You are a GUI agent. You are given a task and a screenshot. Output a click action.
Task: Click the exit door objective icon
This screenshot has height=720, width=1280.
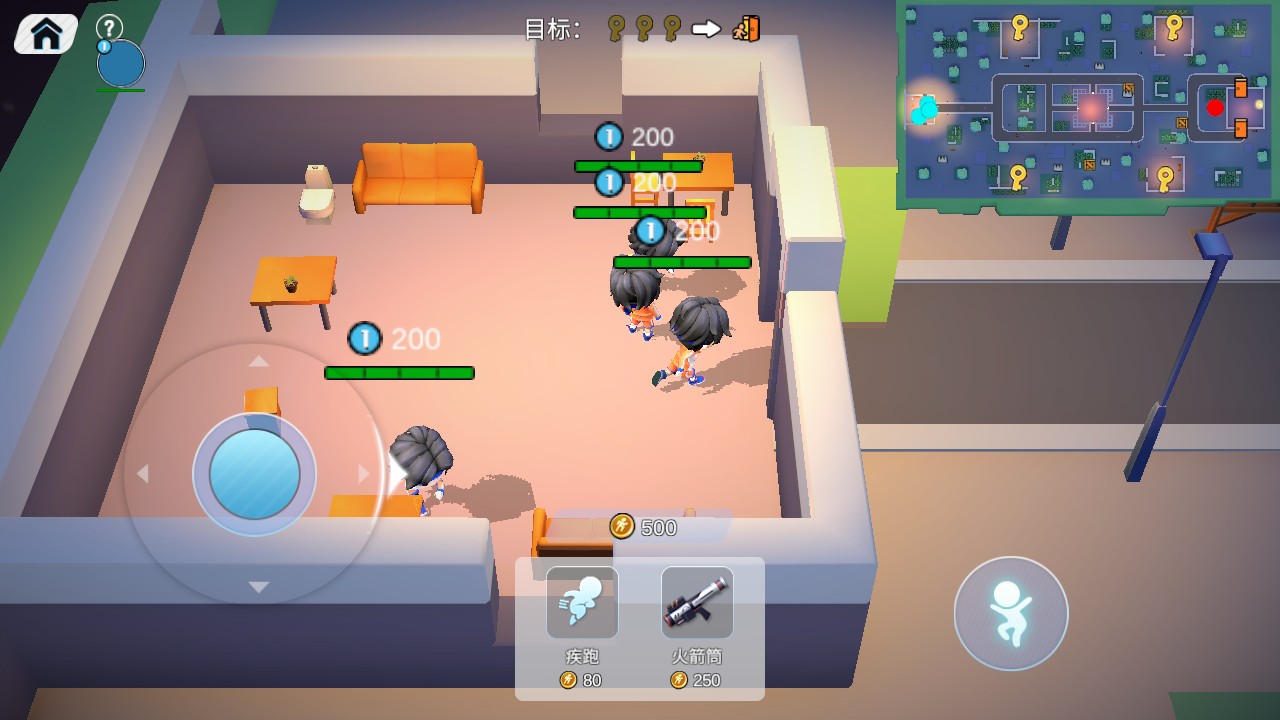pyautogui.click(x=747, y=28)
